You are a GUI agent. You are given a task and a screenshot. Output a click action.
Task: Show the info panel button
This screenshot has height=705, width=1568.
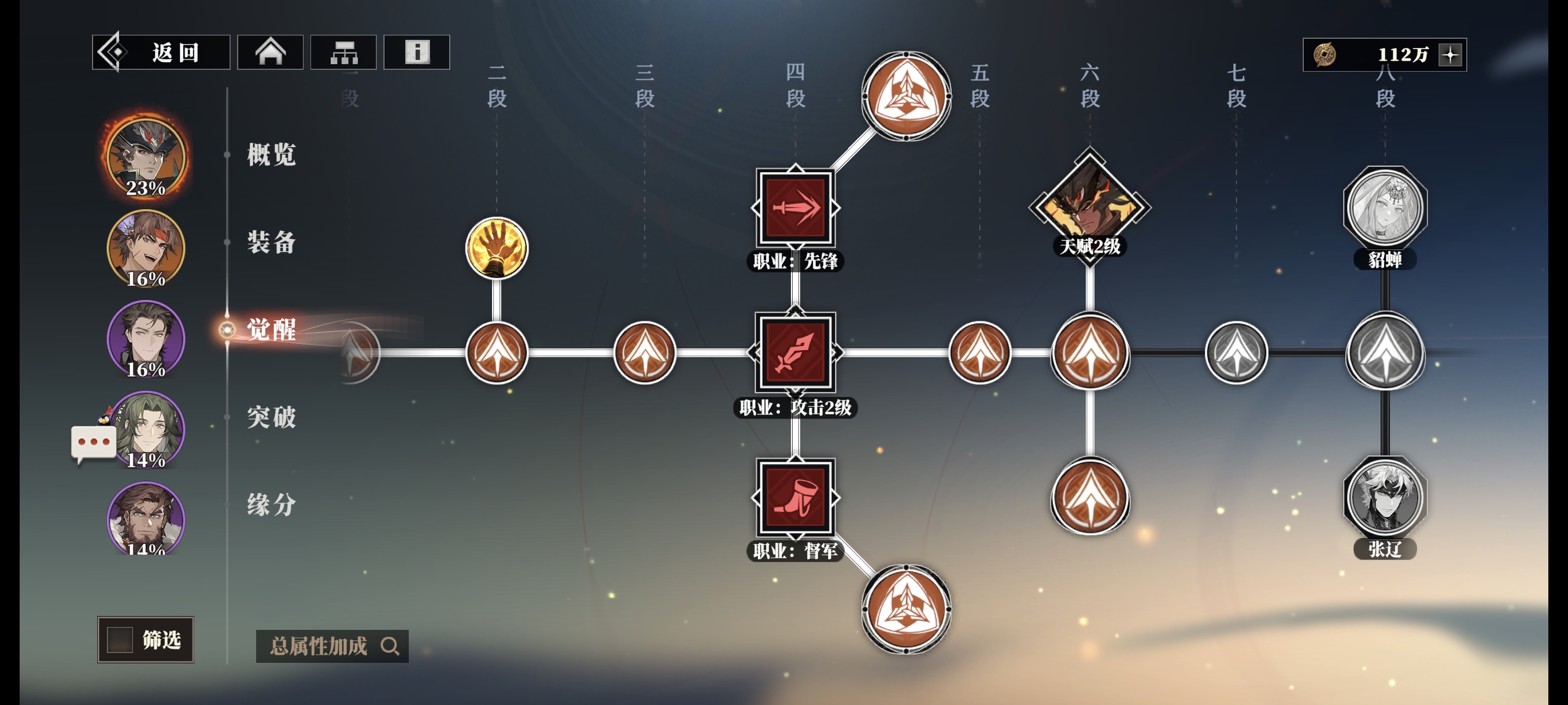coord(417,53)
